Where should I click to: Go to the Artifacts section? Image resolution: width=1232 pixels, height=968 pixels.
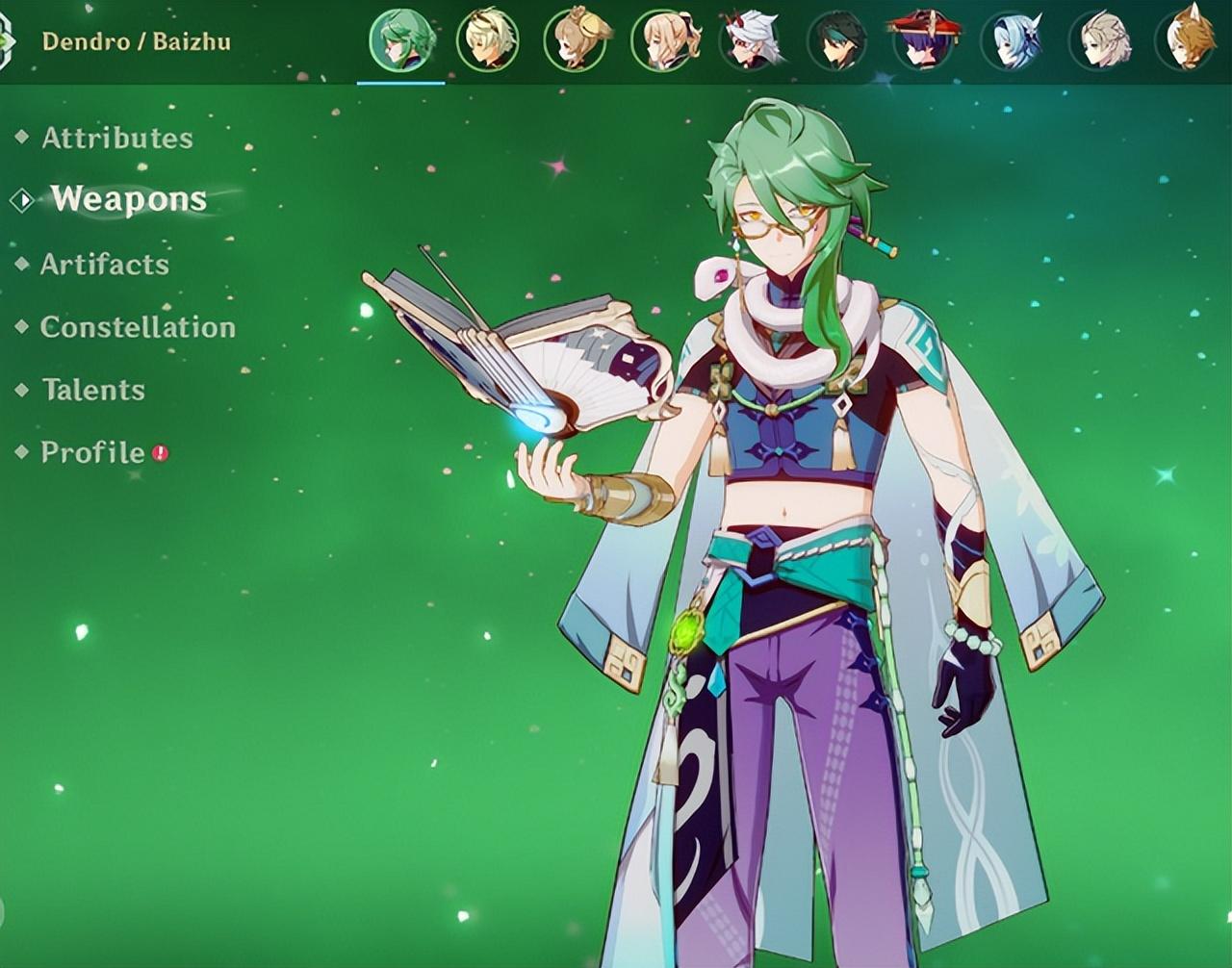[104, 265]
